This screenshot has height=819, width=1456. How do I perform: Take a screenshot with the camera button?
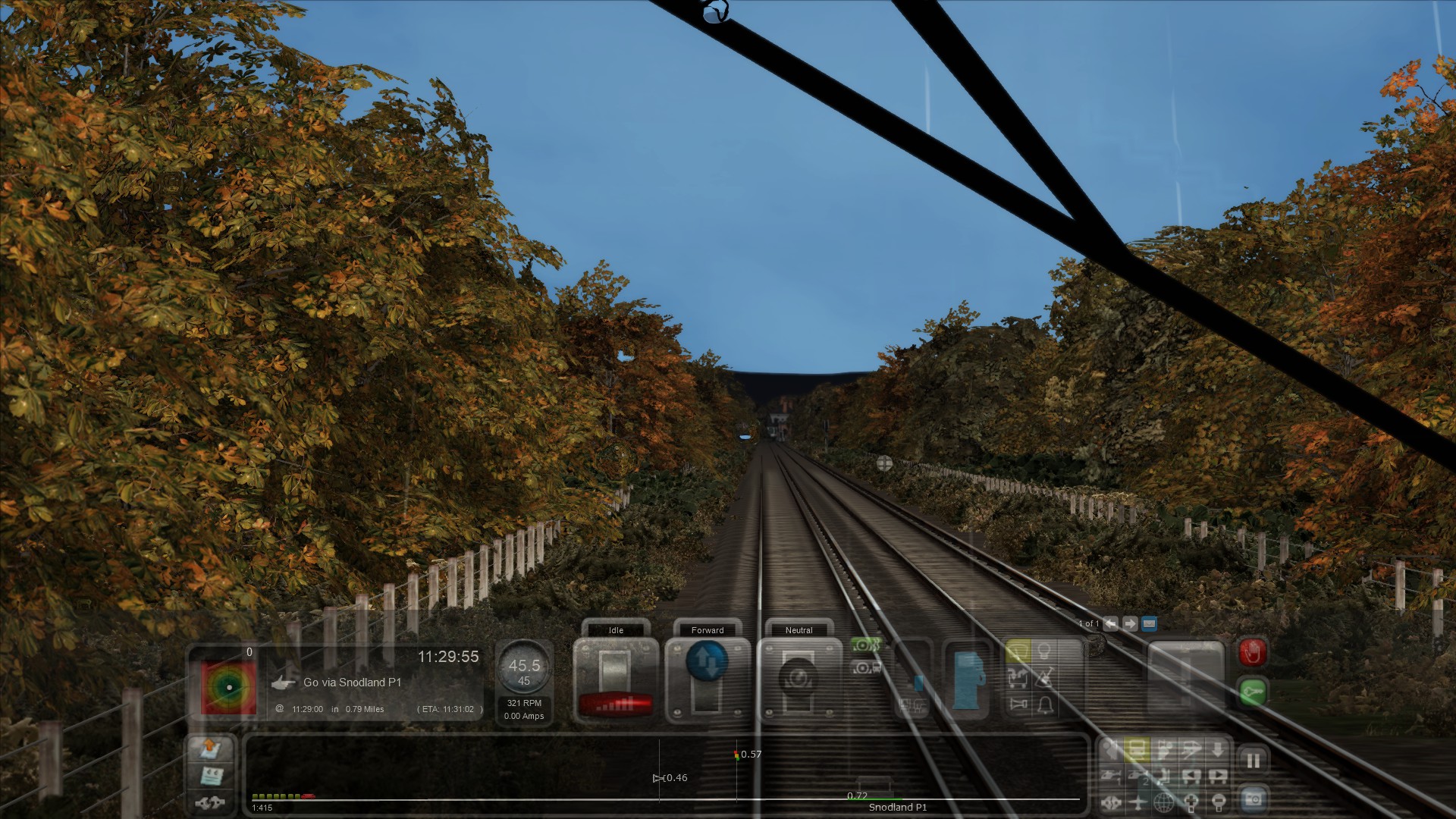(x=1253, y=799)
